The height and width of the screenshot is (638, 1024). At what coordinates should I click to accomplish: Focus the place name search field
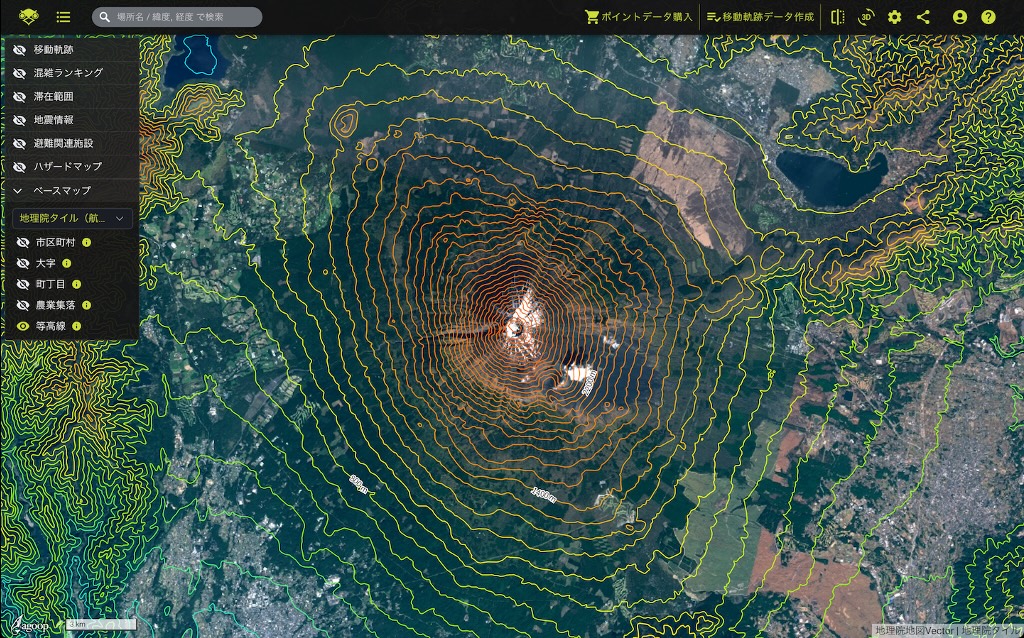coord(180,17)
